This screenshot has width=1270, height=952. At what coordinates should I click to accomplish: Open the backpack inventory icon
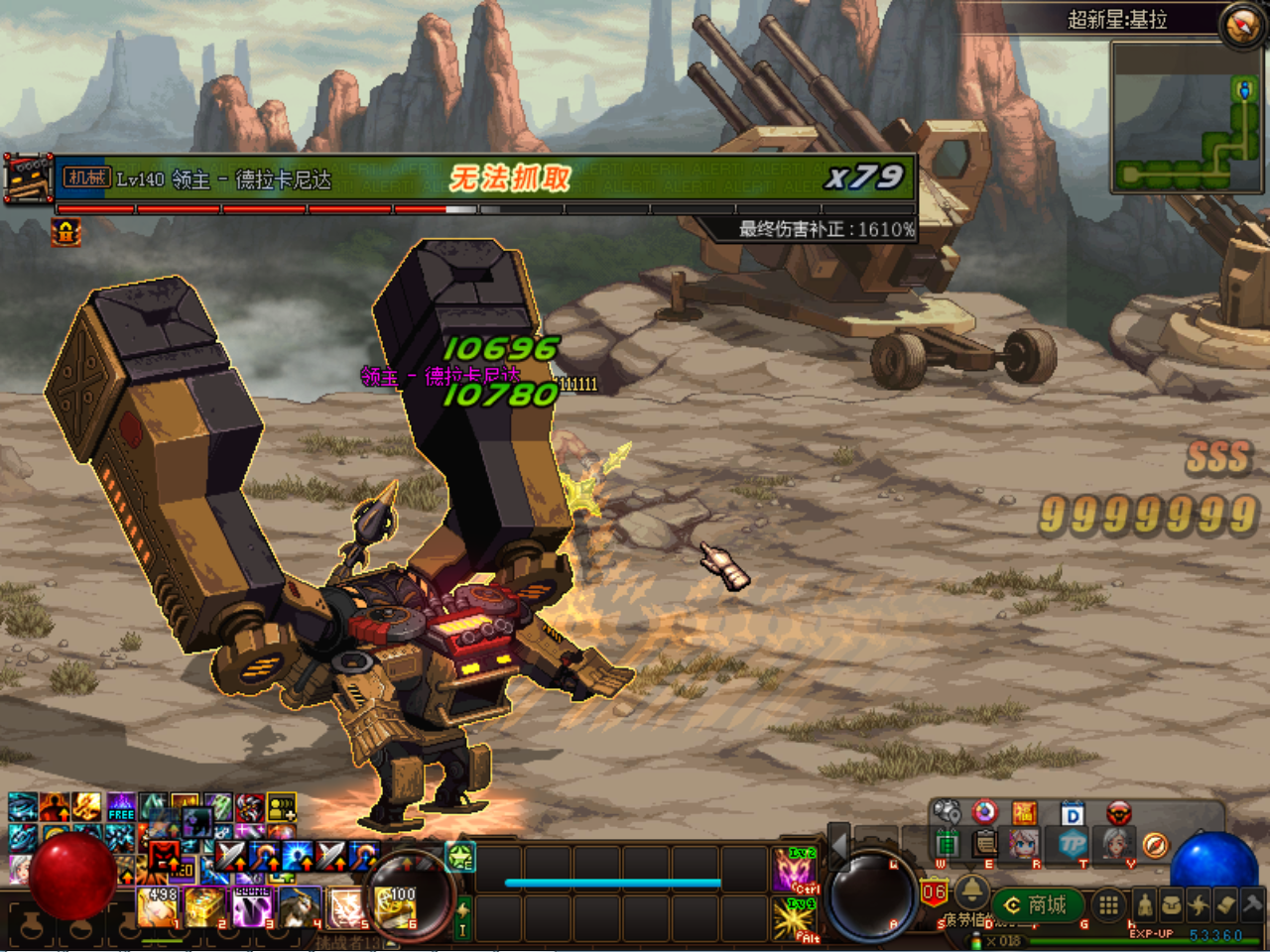(1172, 905)
